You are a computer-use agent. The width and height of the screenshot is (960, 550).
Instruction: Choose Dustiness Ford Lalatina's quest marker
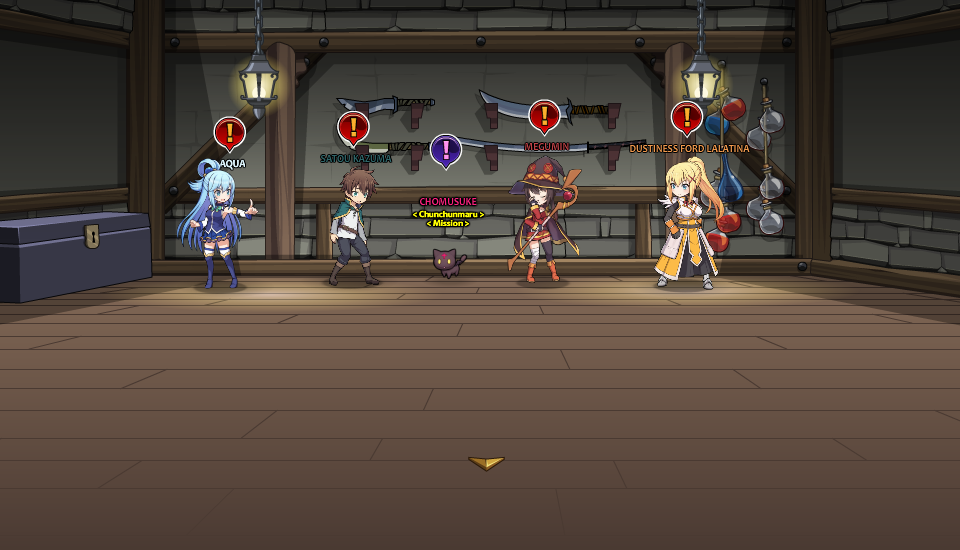pos(686,117)
